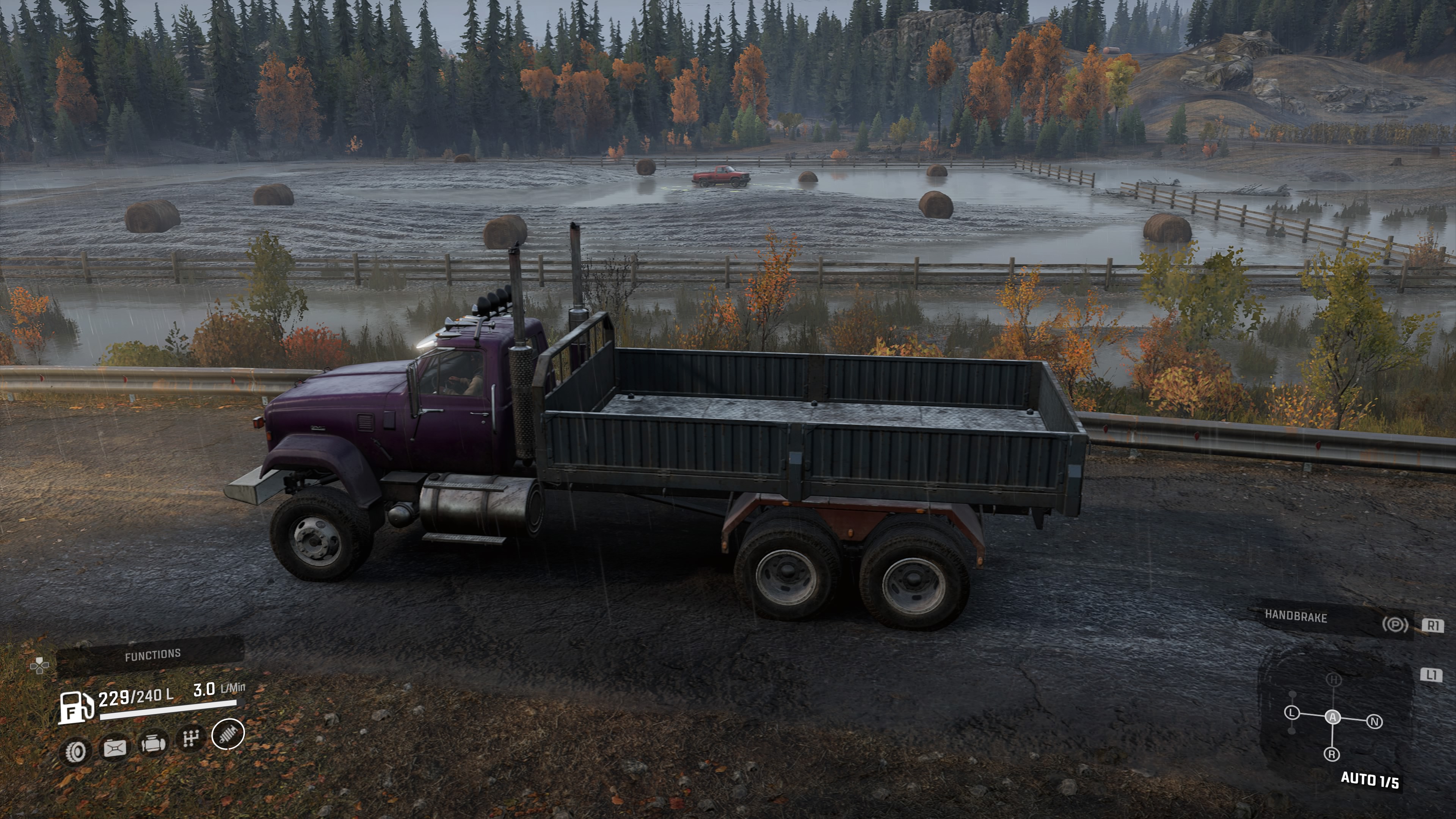The width and height of the screenshot is (1456, 819).
Task: Shift into Reverse (R)
Action: [x=1332, y=754]
